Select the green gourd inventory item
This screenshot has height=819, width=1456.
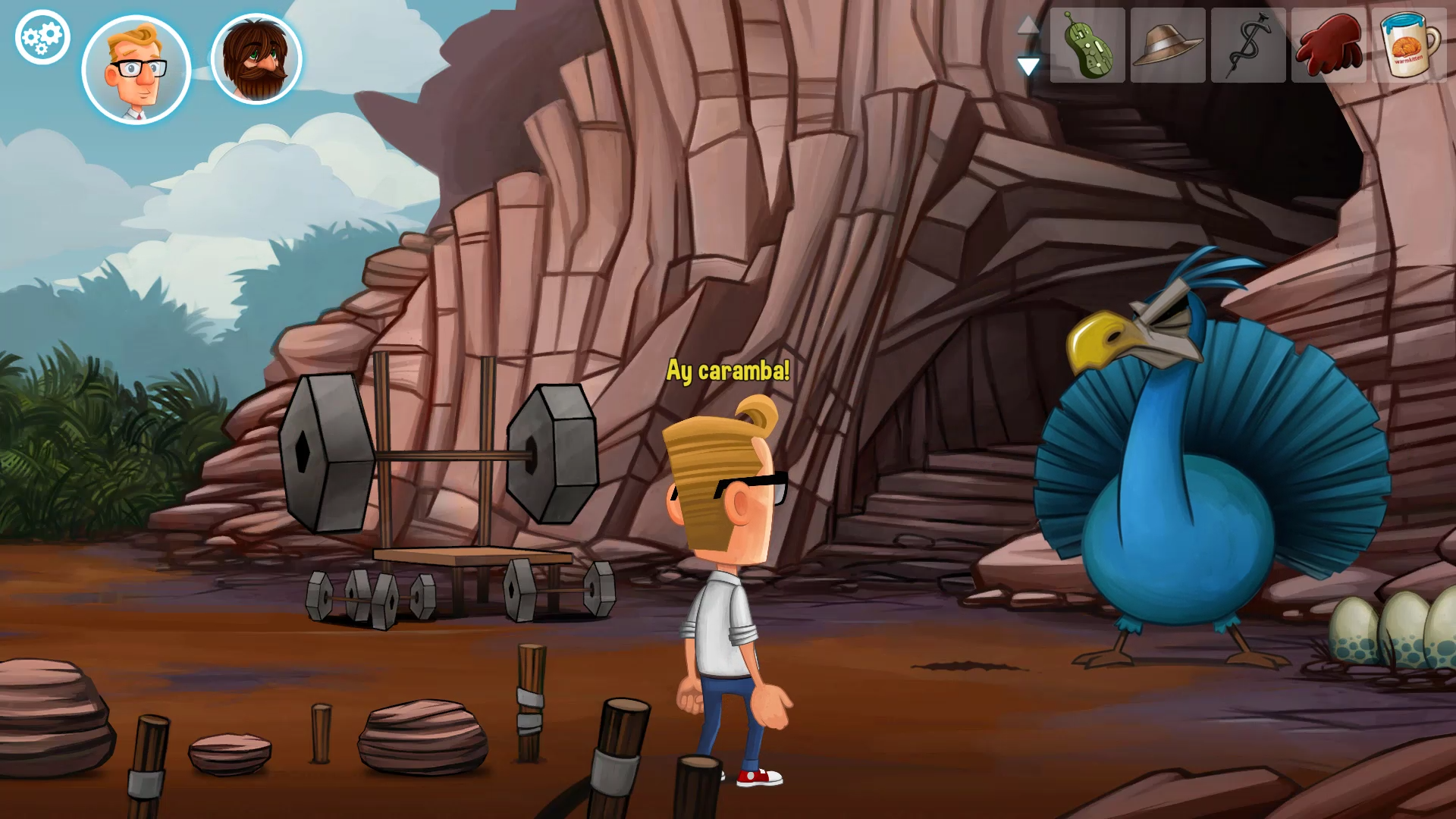[1087, 45]
